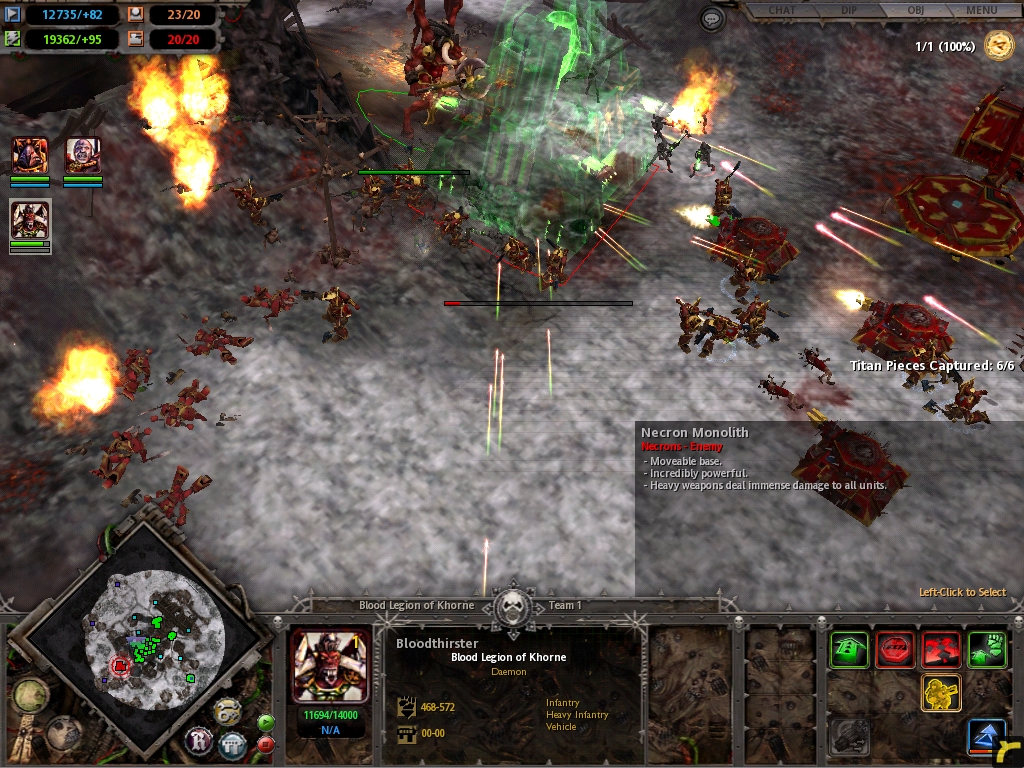Select the green fist attack-move command
The width and height of the screenshot is (1024, 768).
point(987,650)
